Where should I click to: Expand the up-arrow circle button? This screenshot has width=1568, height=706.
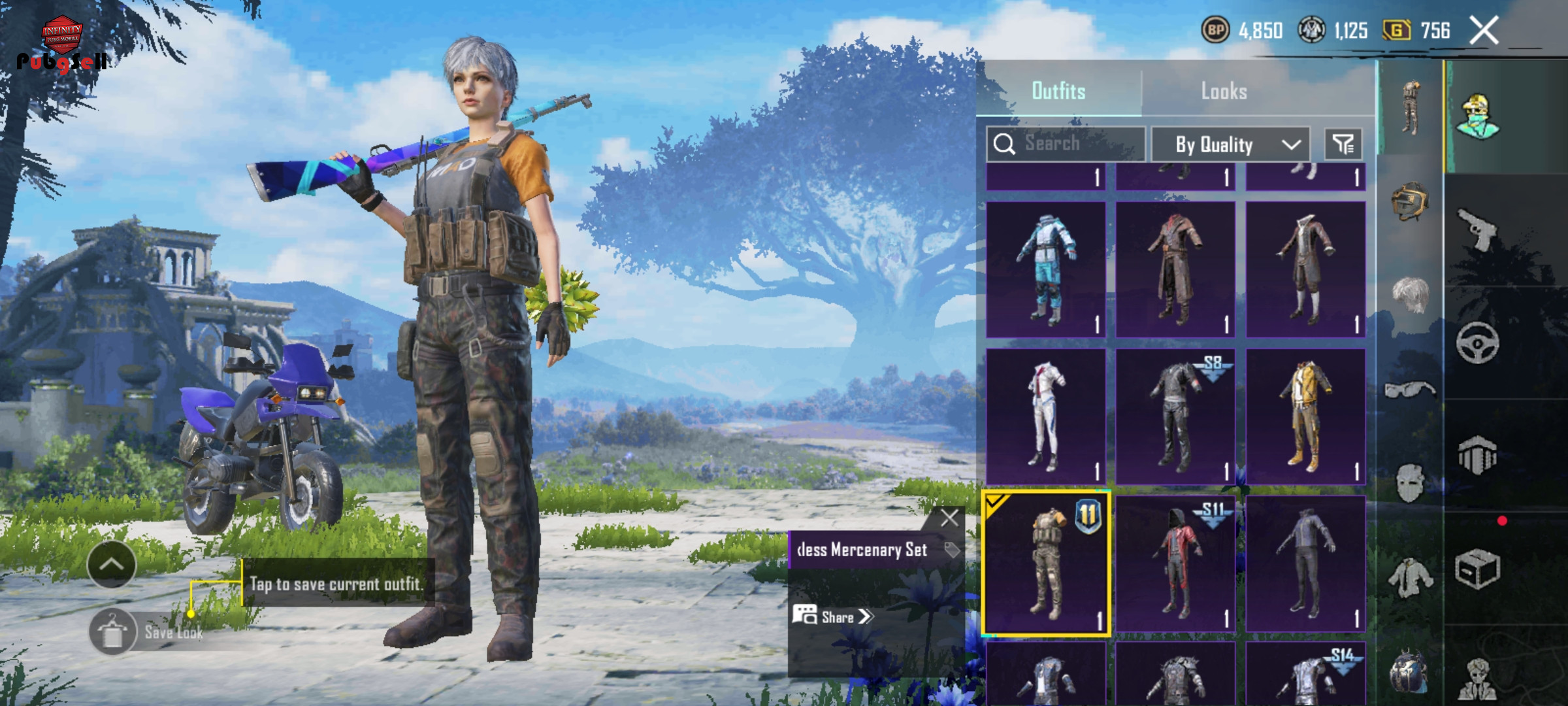[111, 564]
